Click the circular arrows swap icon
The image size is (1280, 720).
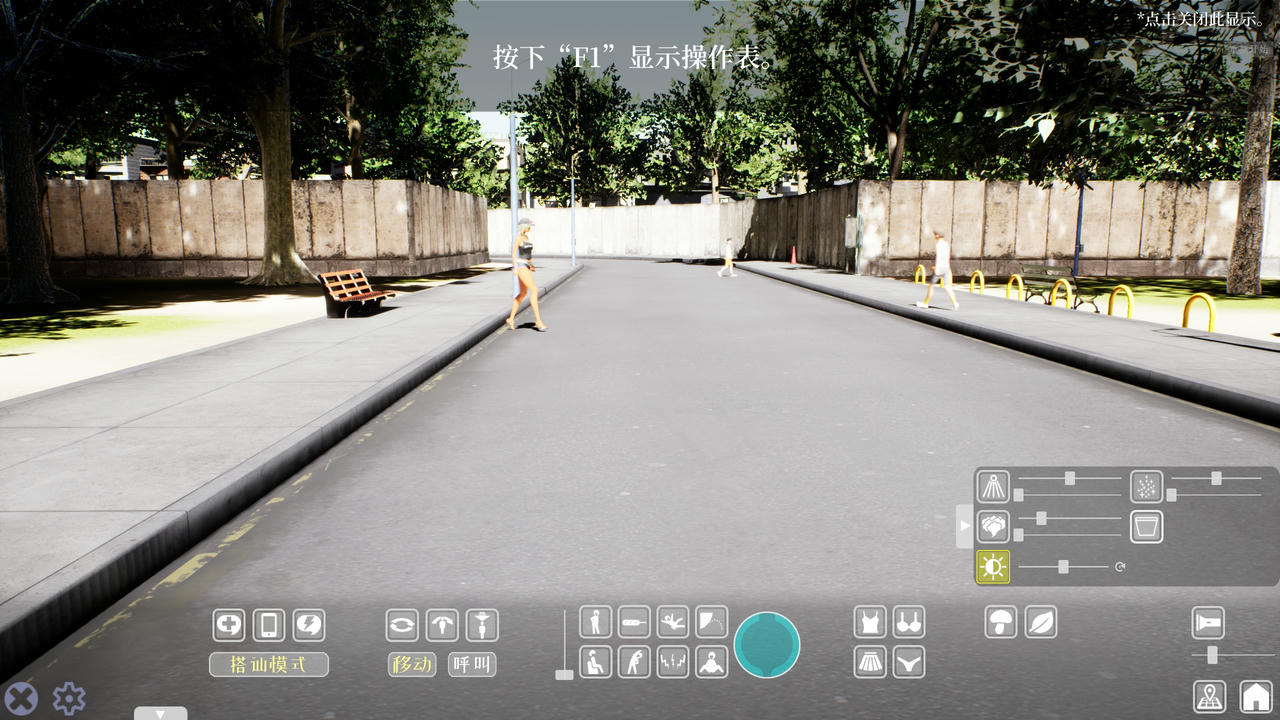tap(402, 625)
